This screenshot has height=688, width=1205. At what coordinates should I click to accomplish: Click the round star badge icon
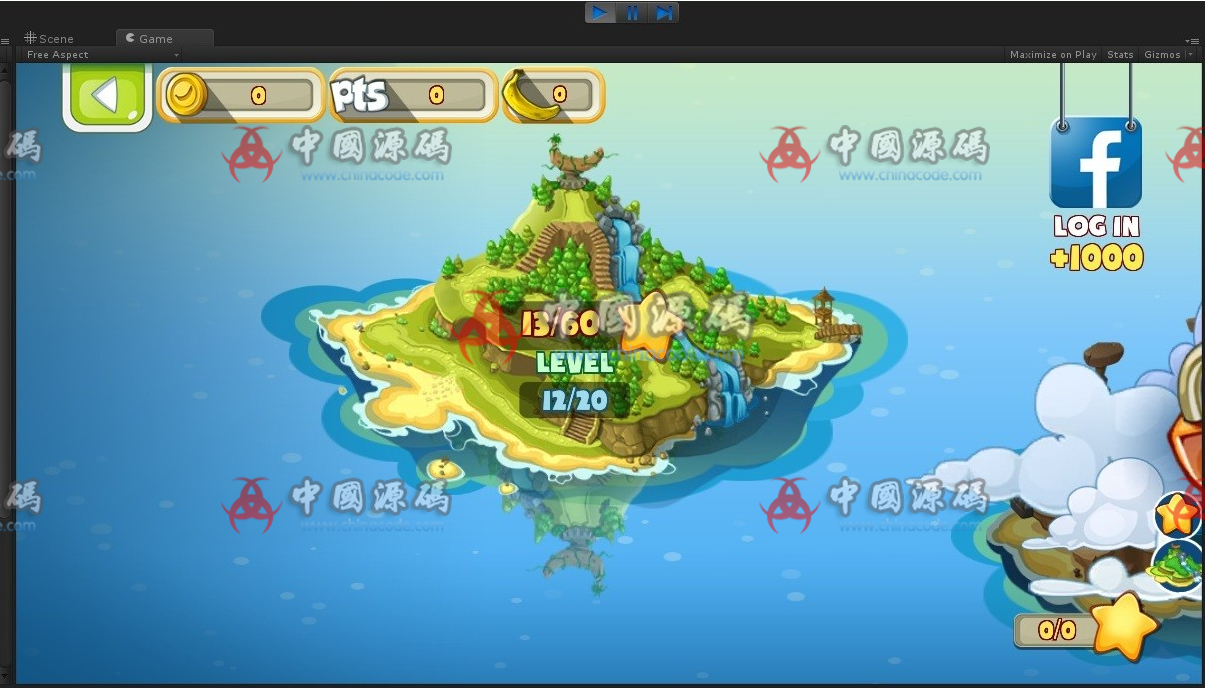(1178, 515)
